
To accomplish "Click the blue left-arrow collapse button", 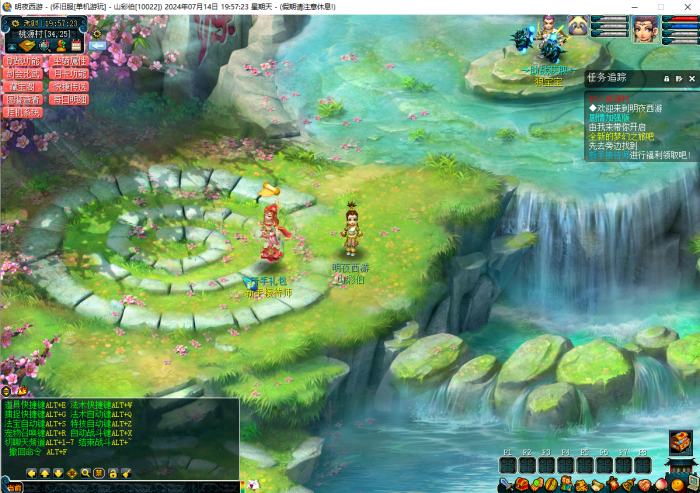I will pos(97,45).
